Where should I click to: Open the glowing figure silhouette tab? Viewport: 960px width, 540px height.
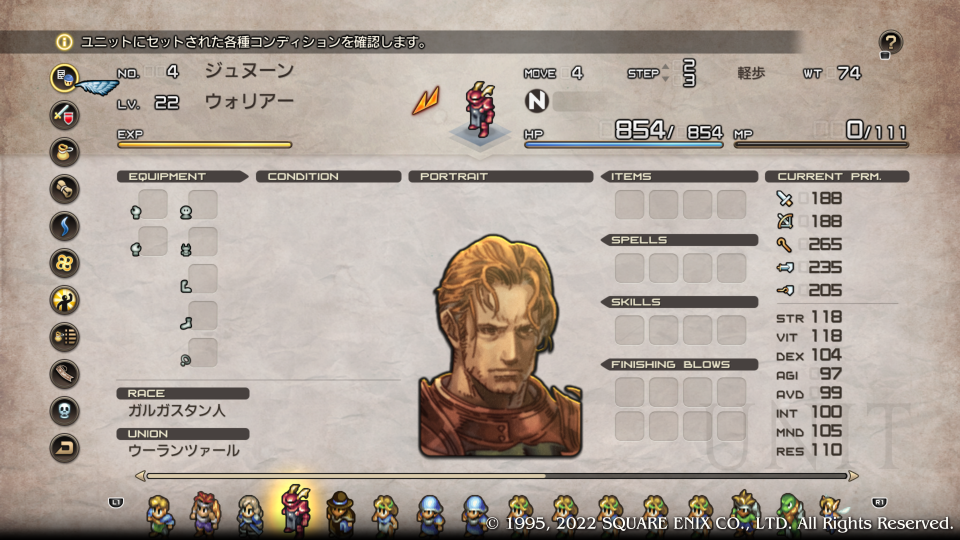pos(65,299)
